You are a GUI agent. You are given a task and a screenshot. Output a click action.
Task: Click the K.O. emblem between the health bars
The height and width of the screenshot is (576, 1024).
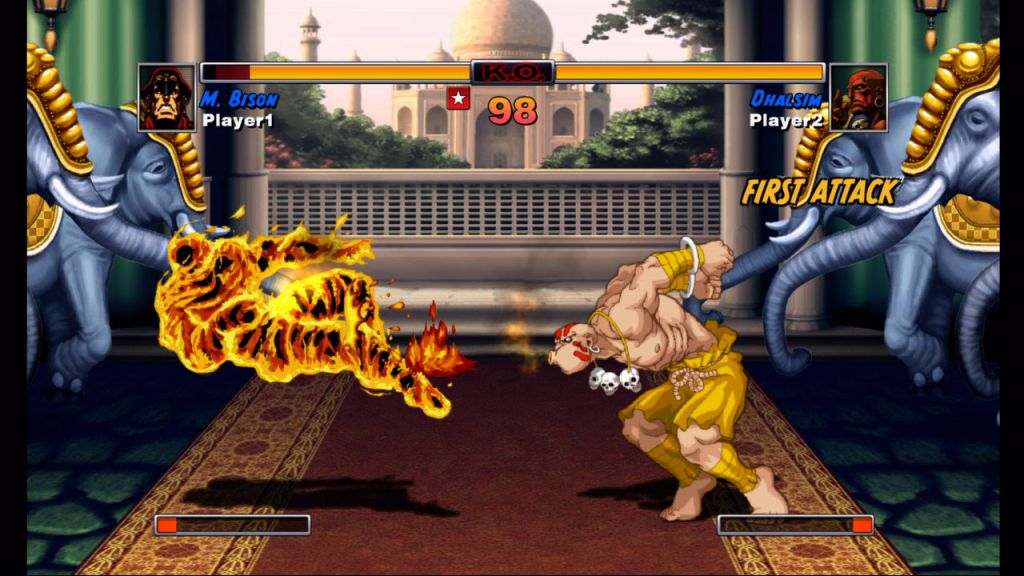[x=512, y=72]
